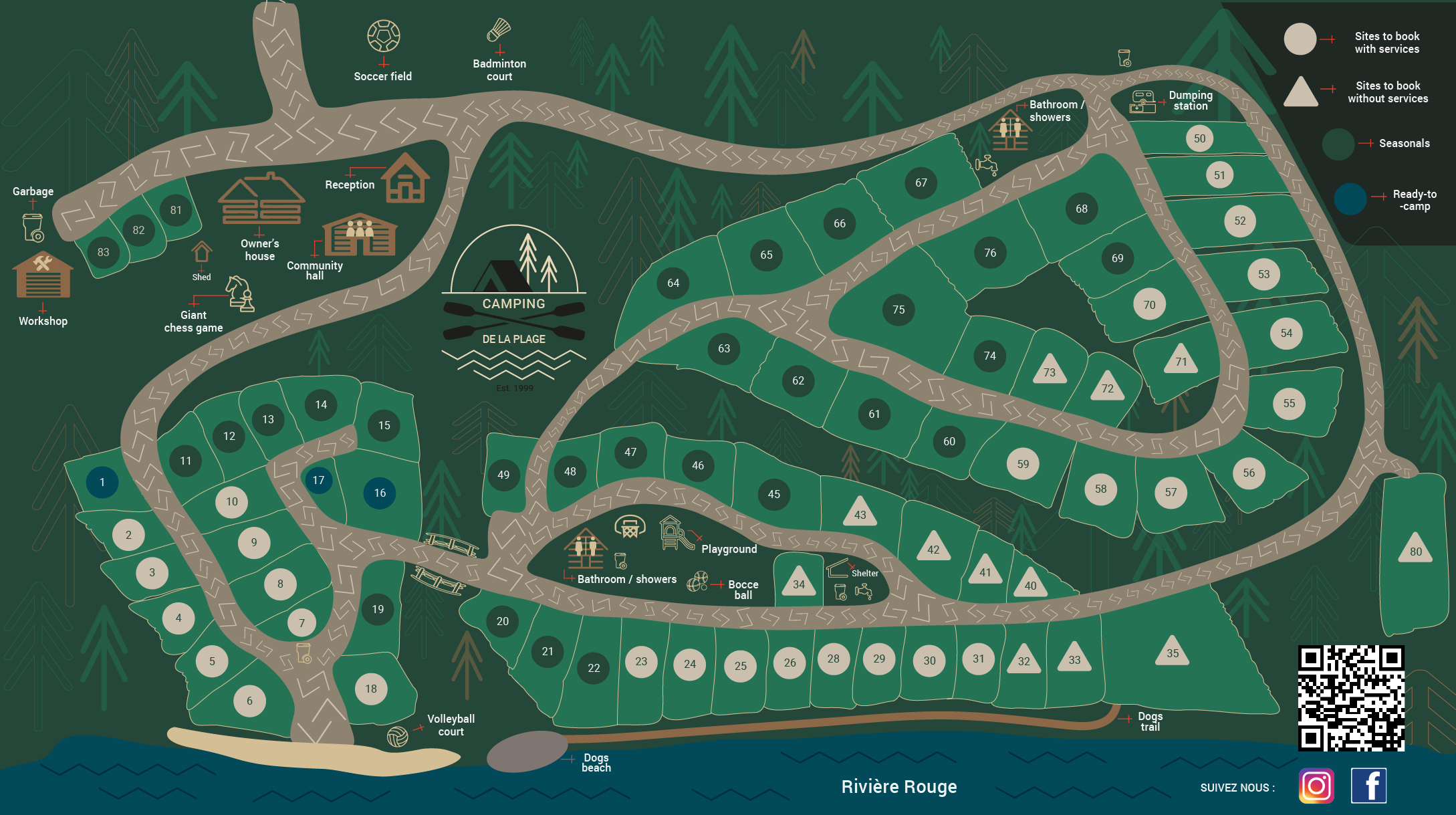Click the Reception house icon
The width and height of the screenshot is (1456, 815).
tap(405, 179)
